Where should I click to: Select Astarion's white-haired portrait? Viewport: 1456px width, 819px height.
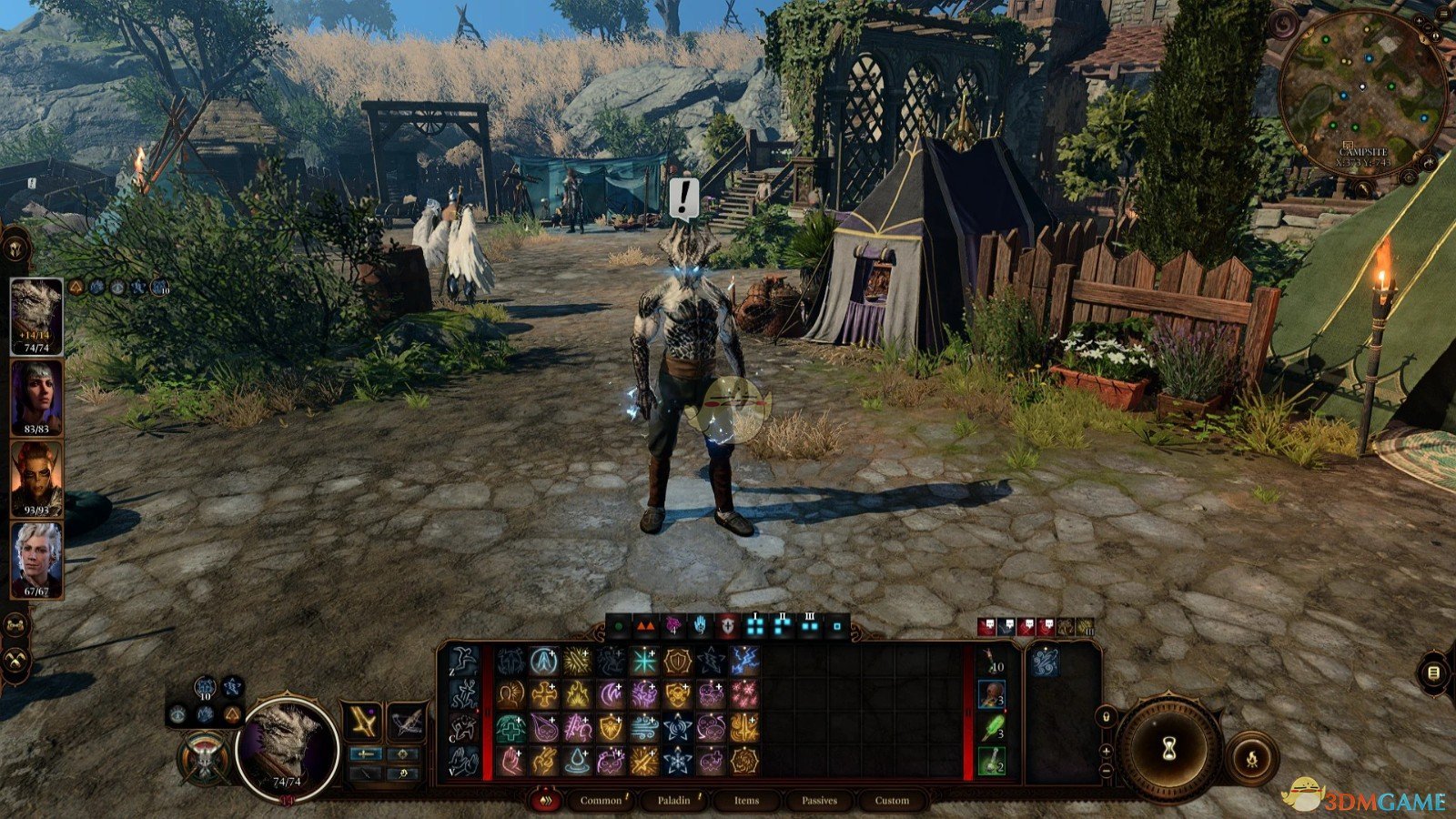point(36,559)
